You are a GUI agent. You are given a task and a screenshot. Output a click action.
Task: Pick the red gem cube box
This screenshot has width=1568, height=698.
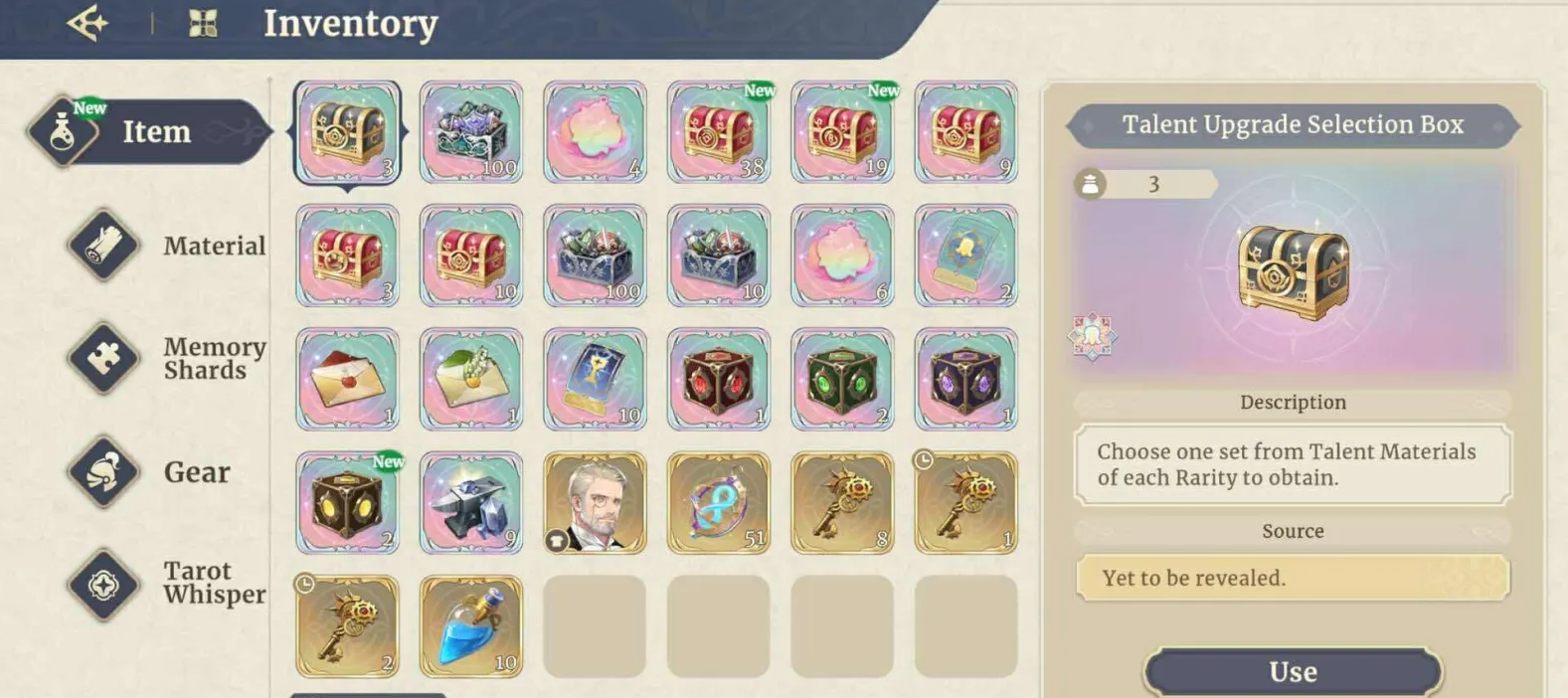click(718, 380)
